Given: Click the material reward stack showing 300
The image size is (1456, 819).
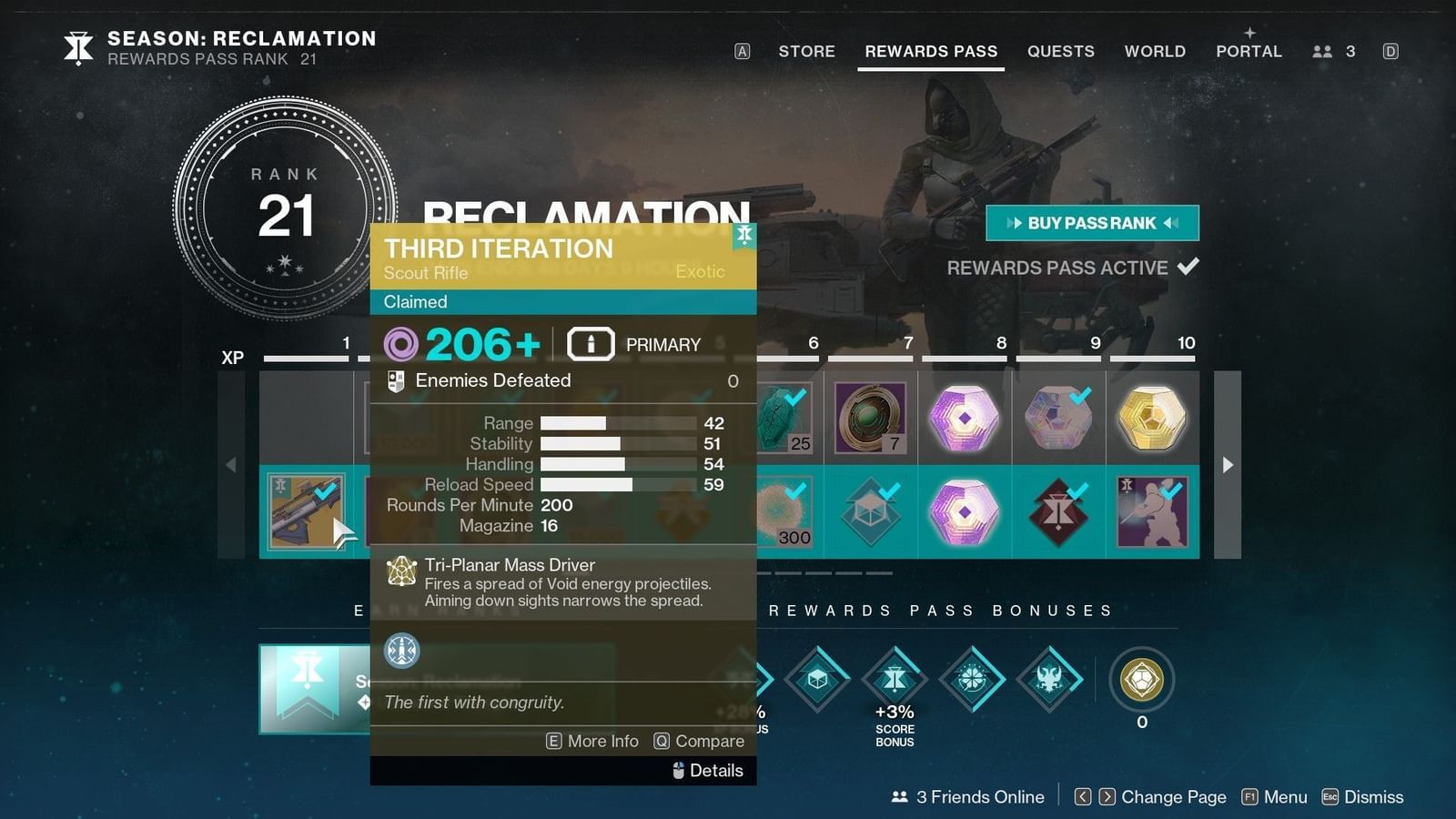Looking at the screenshot, I should (x=784, y=511).
